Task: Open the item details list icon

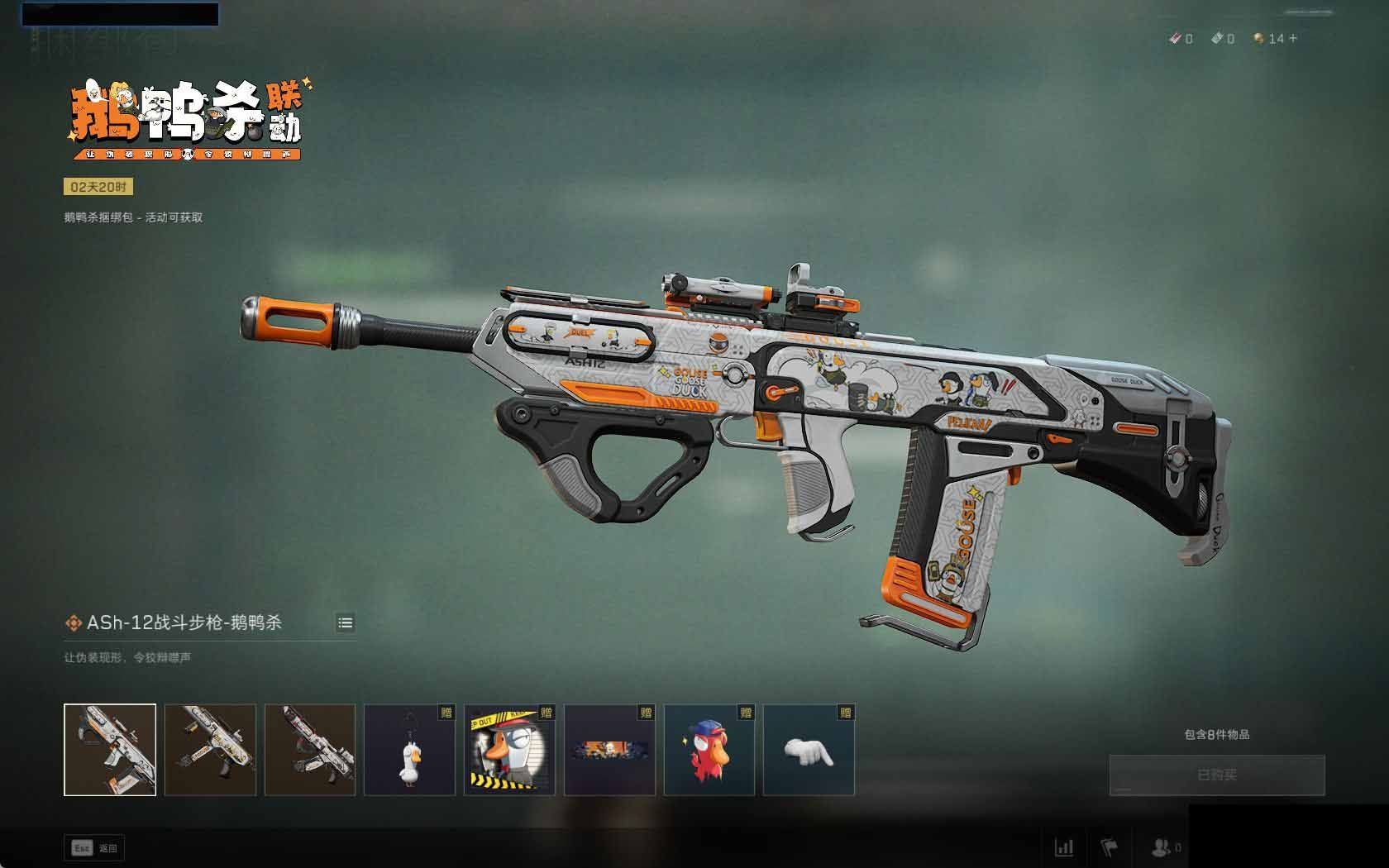Action: coord(346,622)
